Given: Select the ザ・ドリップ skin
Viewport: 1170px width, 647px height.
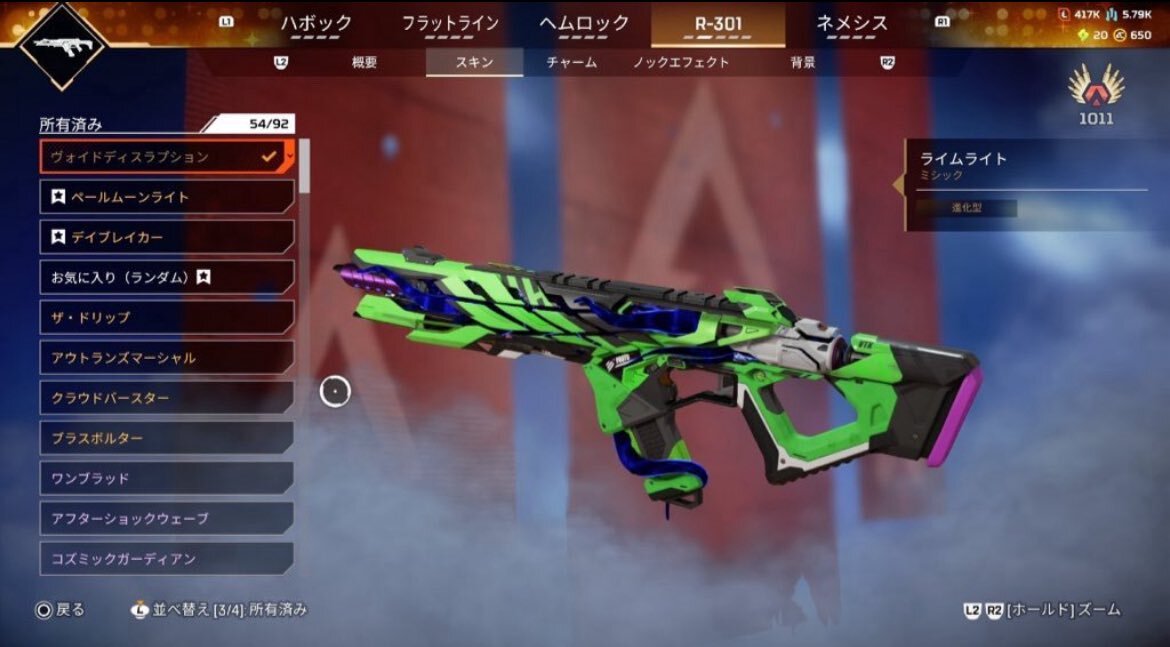Looking at the screenshot, I should pos(166,317).
